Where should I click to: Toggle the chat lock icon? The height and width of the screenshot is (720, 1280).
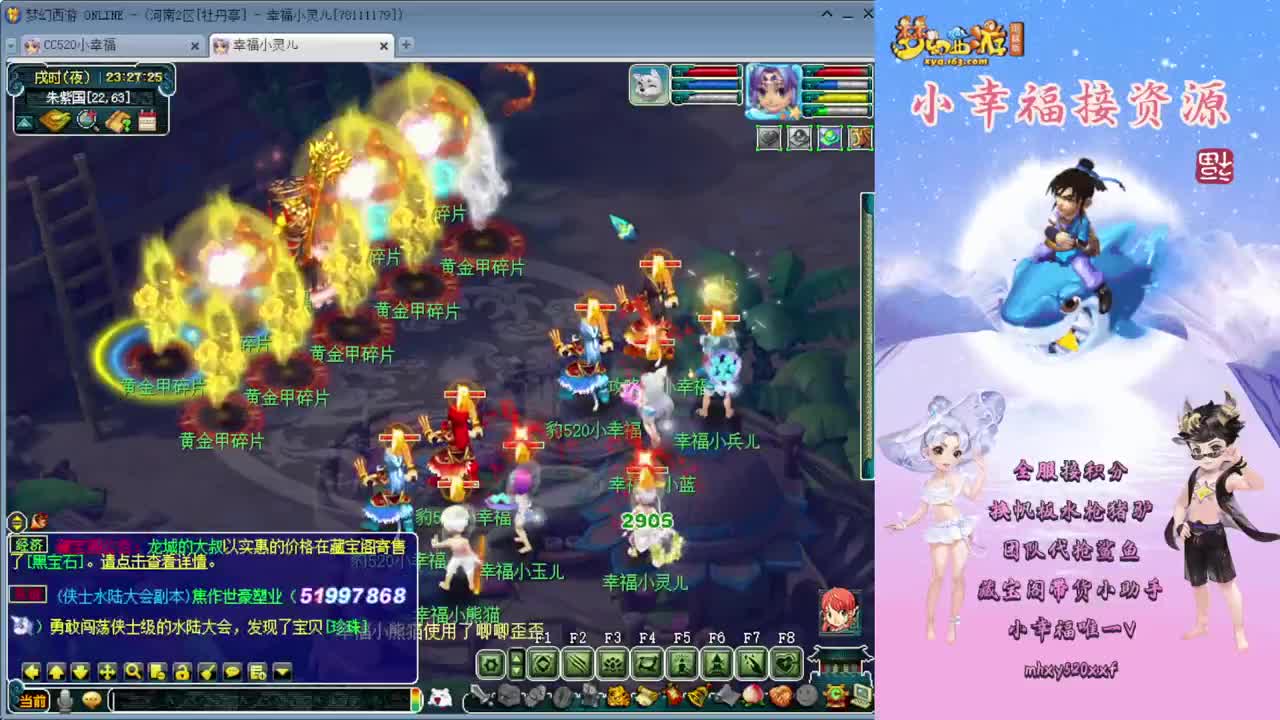(182, 672)
